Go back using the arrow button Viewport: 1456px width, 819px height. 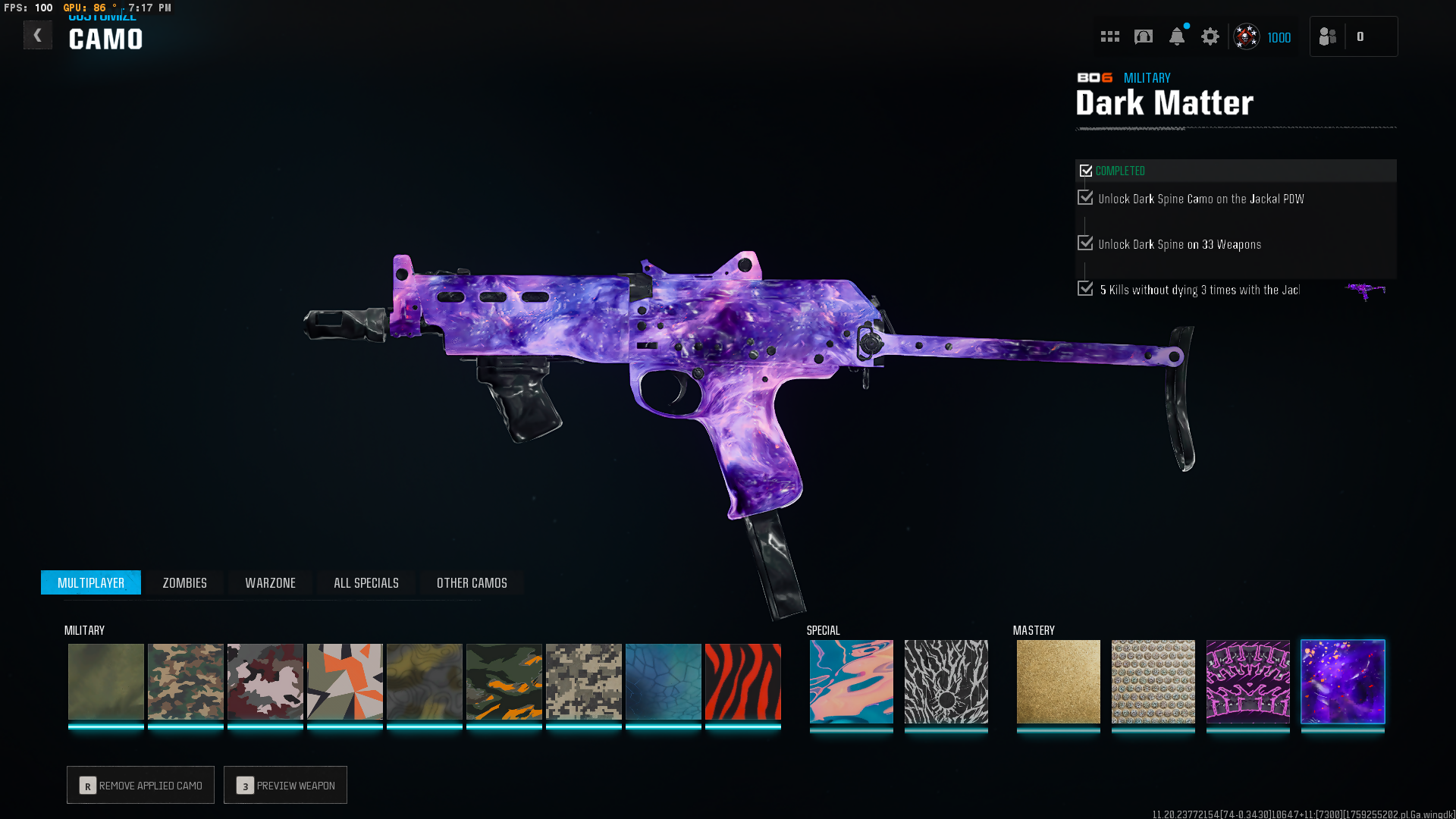click(x=37, y=36)
